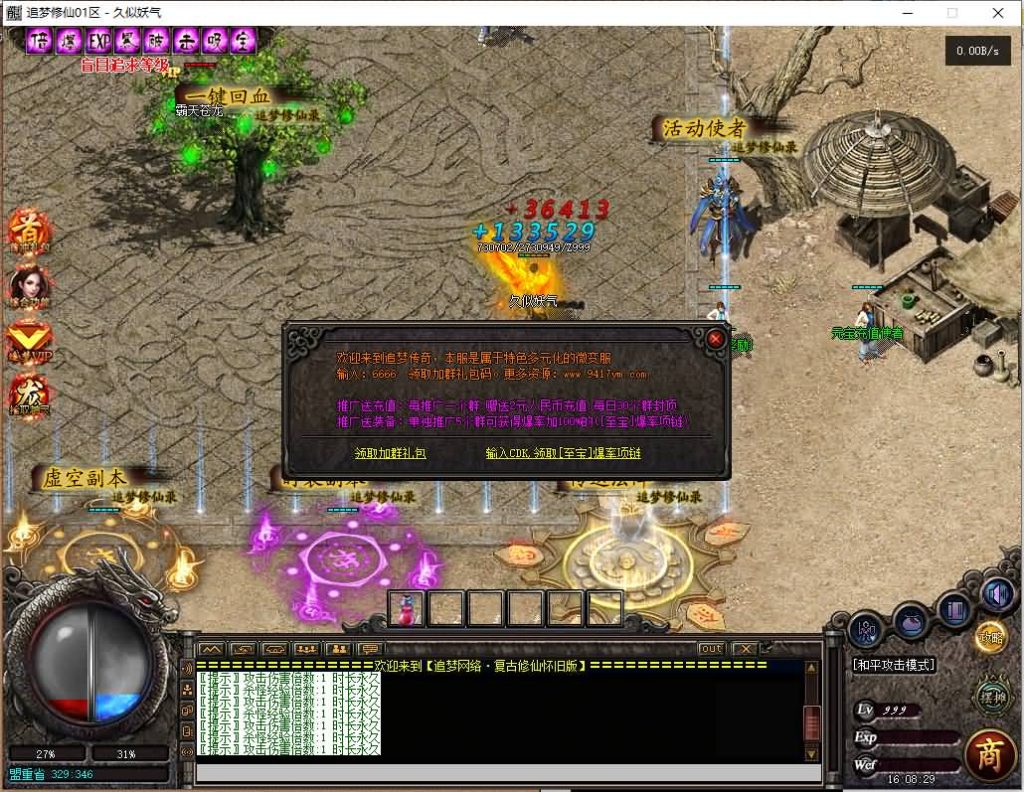Toggle sound with the speaker icon
The image size is (1024, 792).
pos(997,595)
